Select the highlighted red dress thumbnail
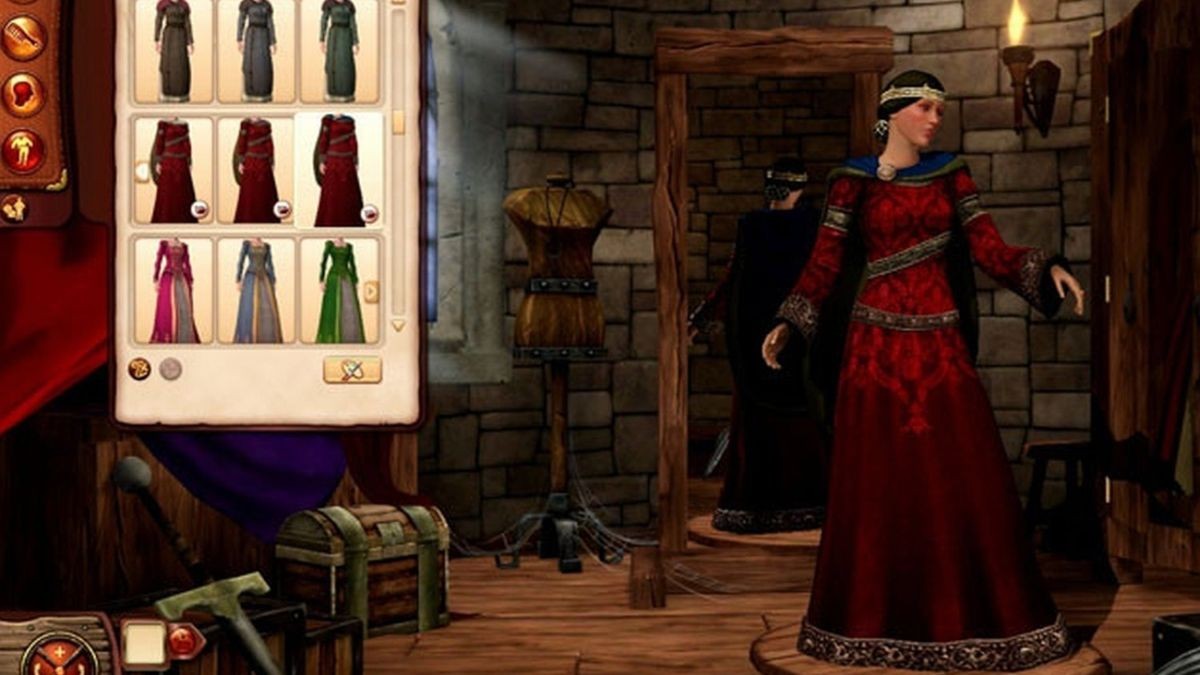This screenshot has width=1200, height=675. [338, 171]
